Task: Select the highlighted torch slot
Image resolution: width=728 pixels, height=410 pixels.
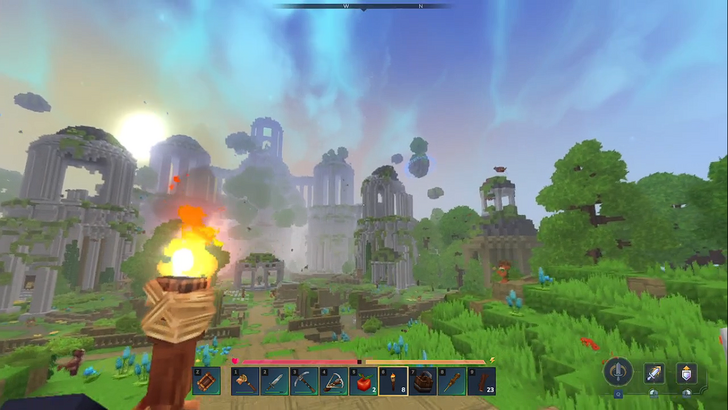Action: (x=393, y=381)
